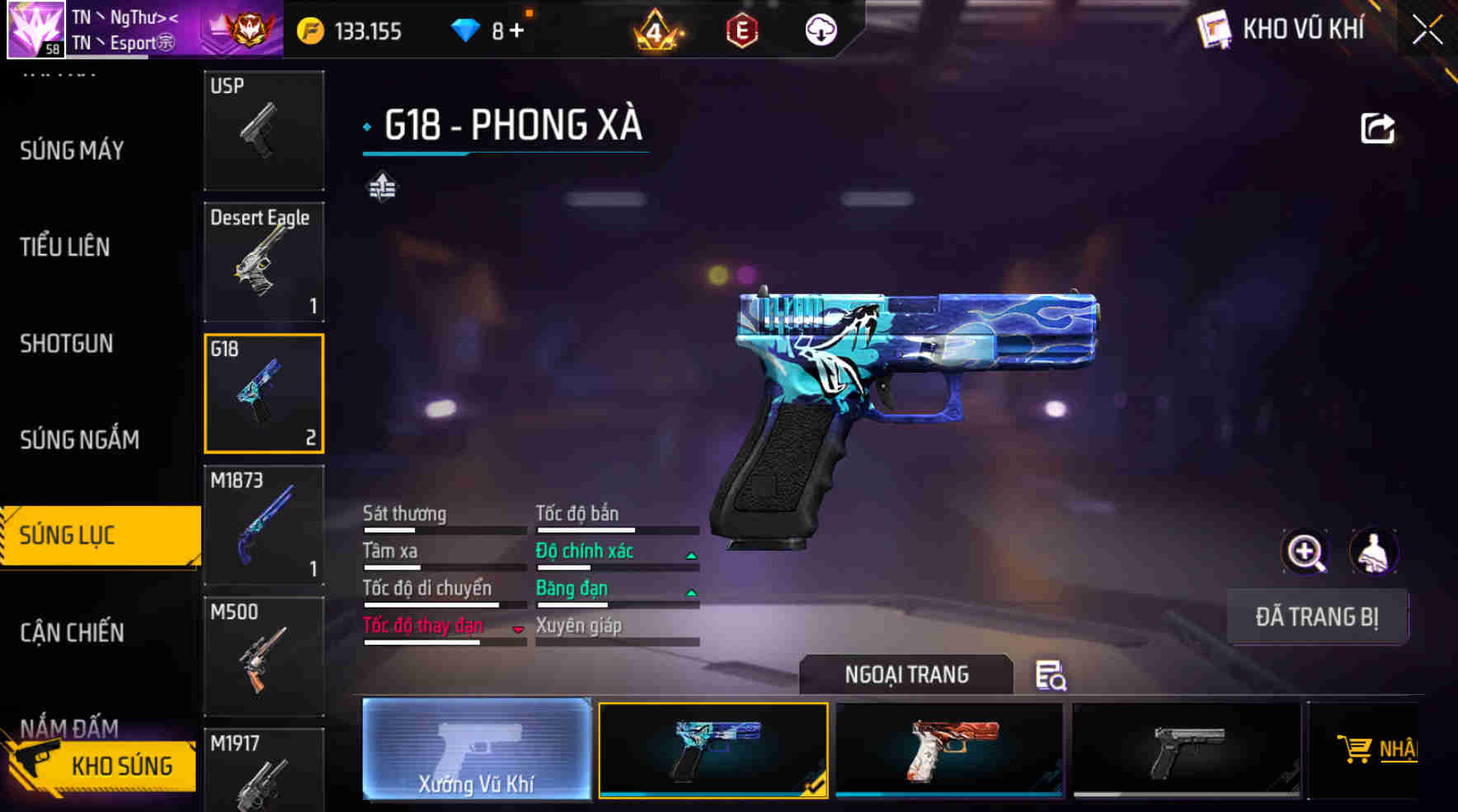Image resolution: width=1458 pixels, height=812 pixels.
Task: Click the magnifier icon to inspect the G18
Action: (1305, 552)
